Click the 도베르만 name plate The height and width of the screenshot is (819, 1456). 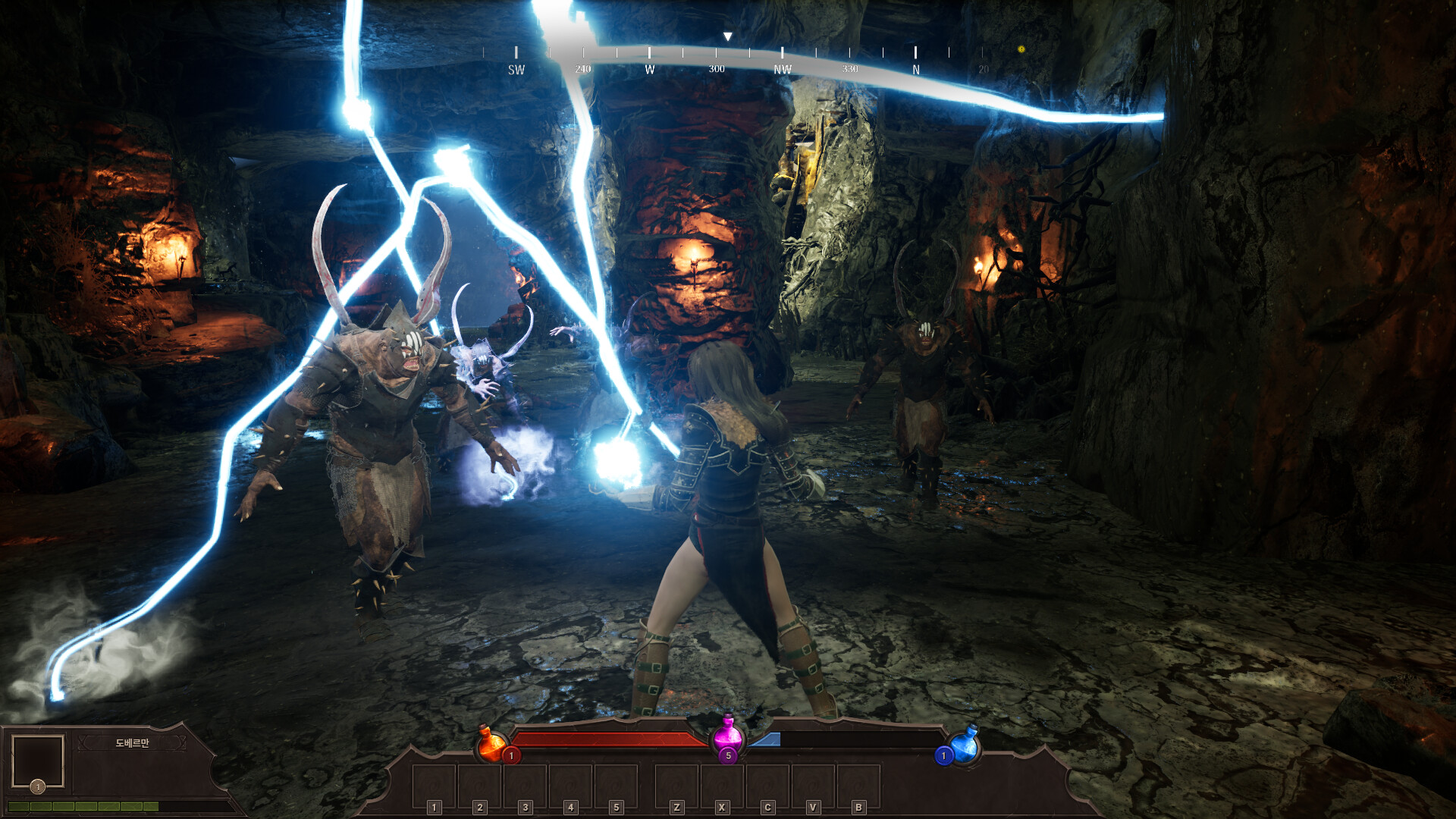click(x=133, y=743)
